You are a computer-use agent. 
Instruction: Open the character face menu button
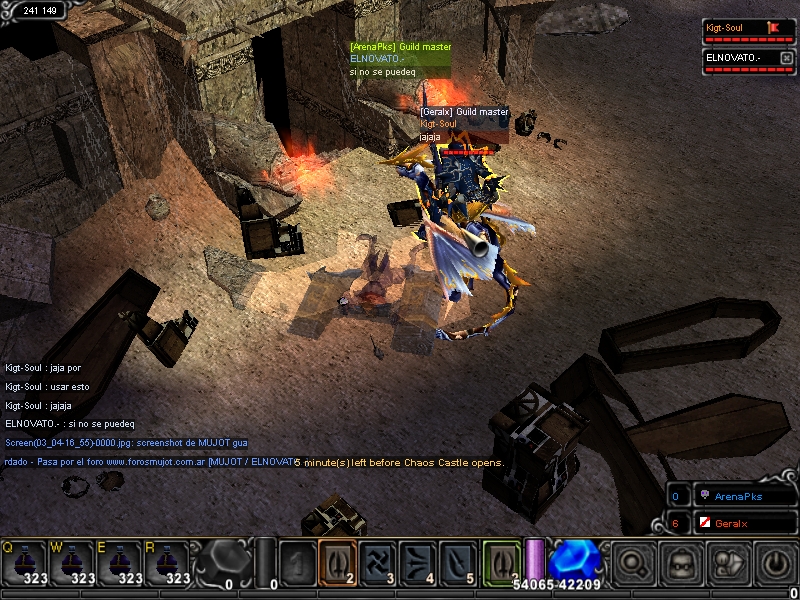pyautogui.click(x=681, y=563)
